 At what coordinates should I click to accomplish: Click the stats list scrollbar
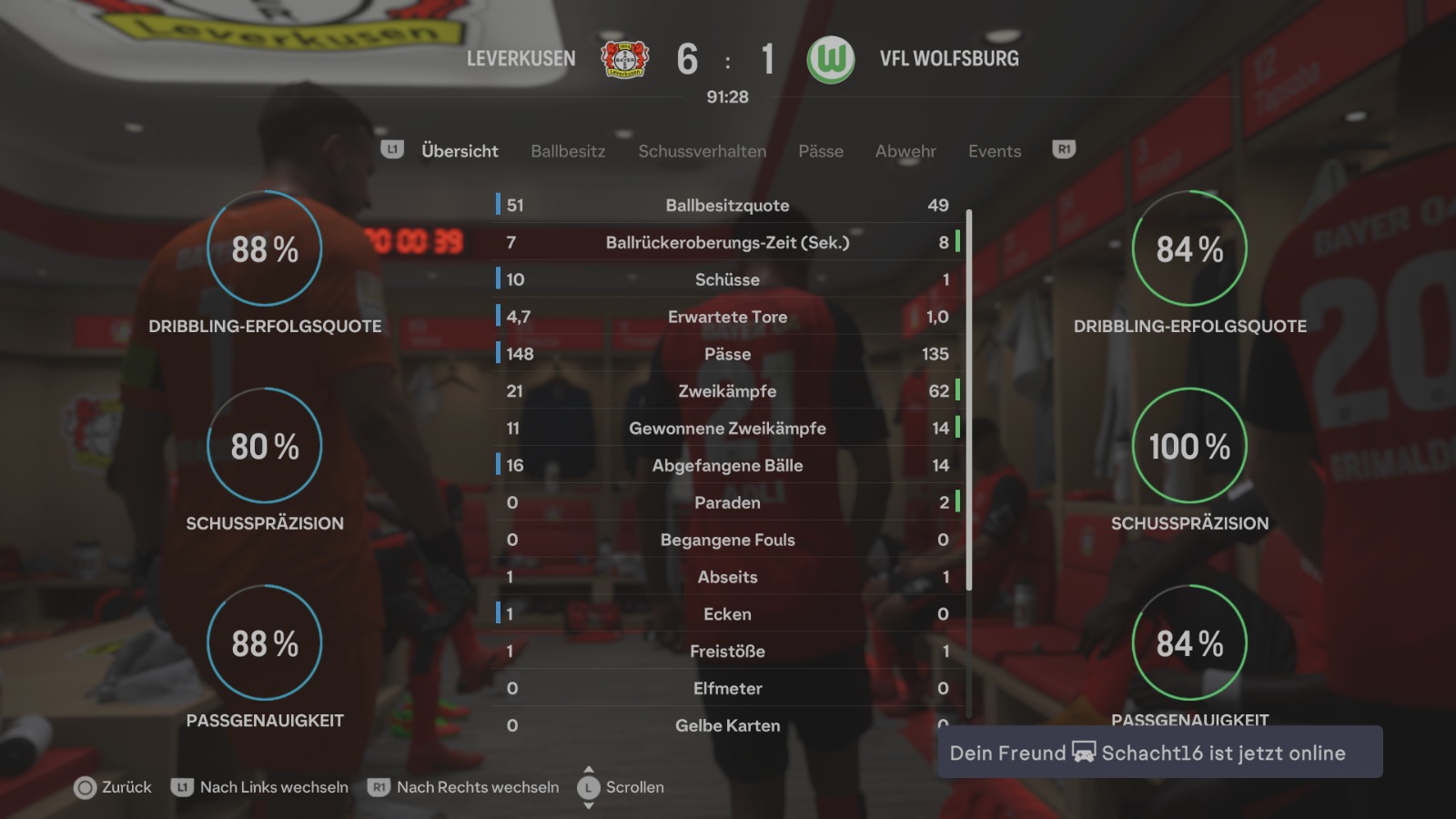pos(969,400)
